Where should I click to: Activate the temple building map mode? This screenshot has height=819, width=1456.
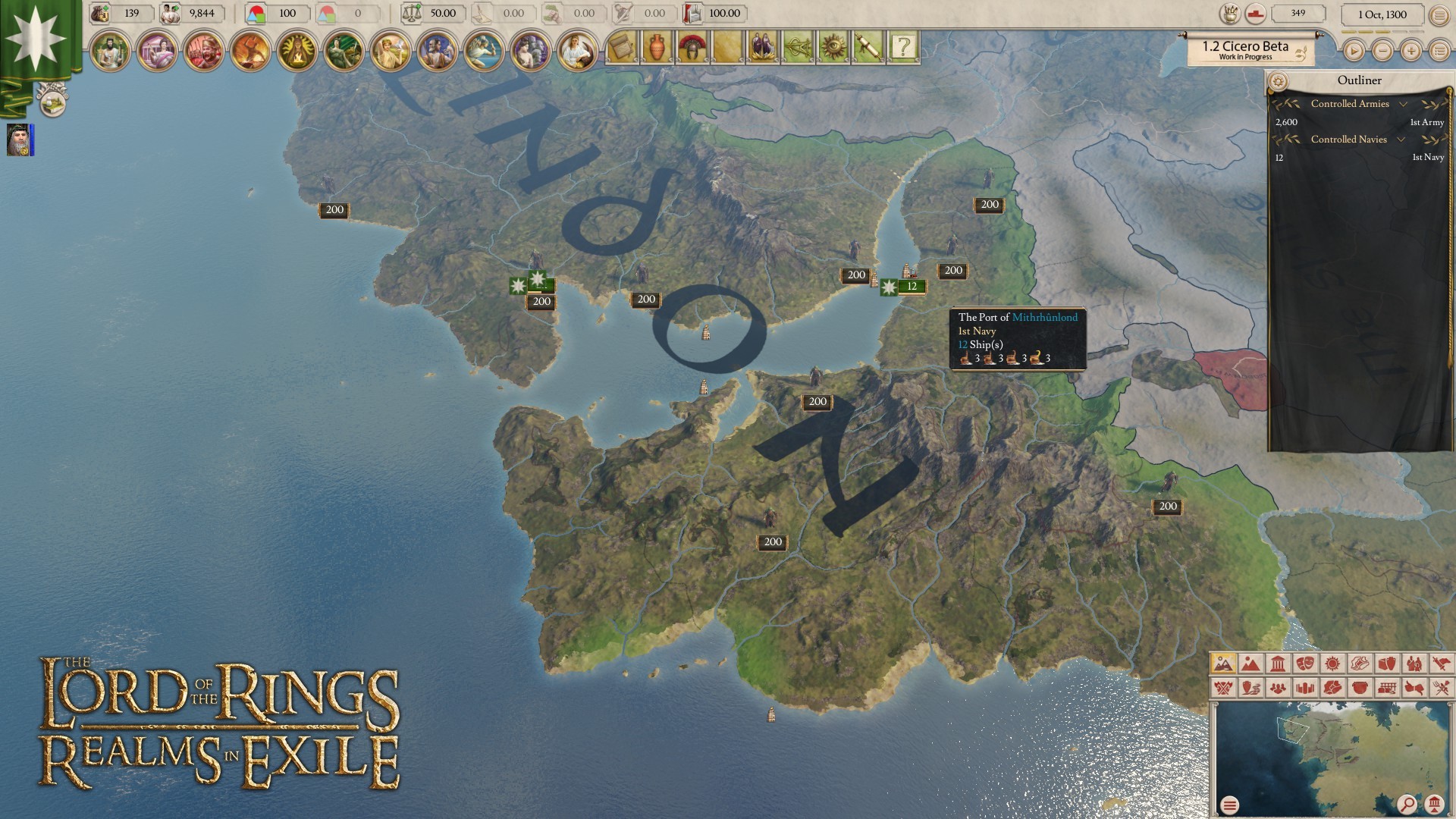1278,664
